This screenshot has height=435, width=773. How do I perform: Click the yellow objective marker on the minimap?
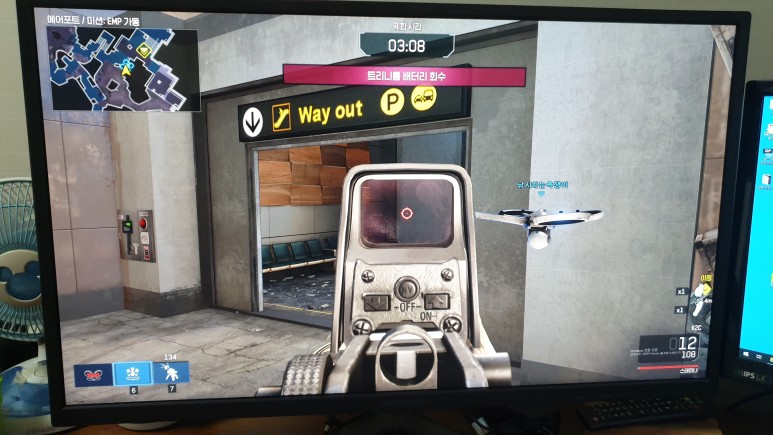(144, 49)
